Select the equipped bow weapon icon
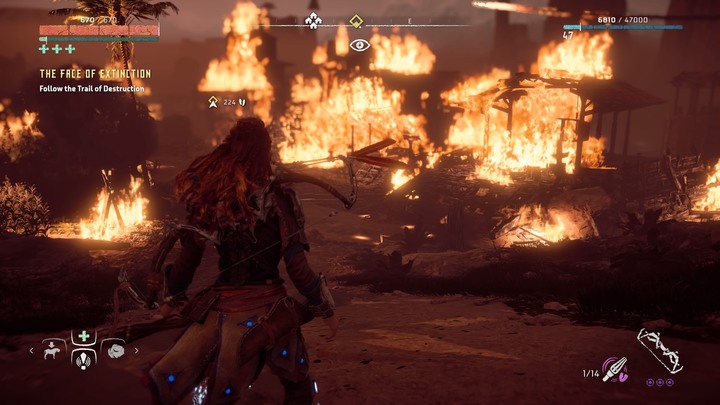The width and height of the screenshot is (720, 405). pos(658,351)
